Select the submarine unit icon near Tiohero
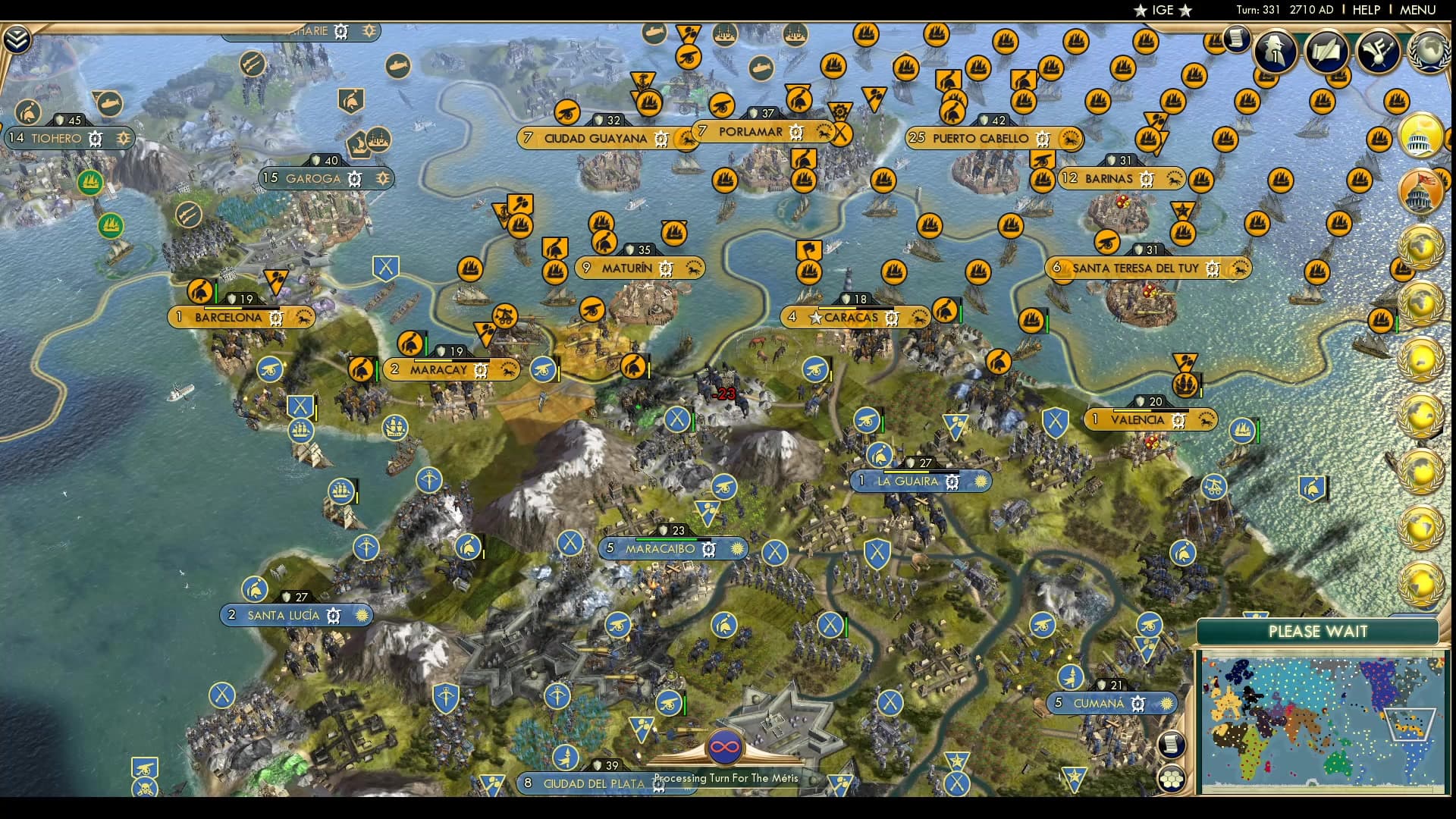The width and height of the screenshot is (1456, 819). coord(110,105)
